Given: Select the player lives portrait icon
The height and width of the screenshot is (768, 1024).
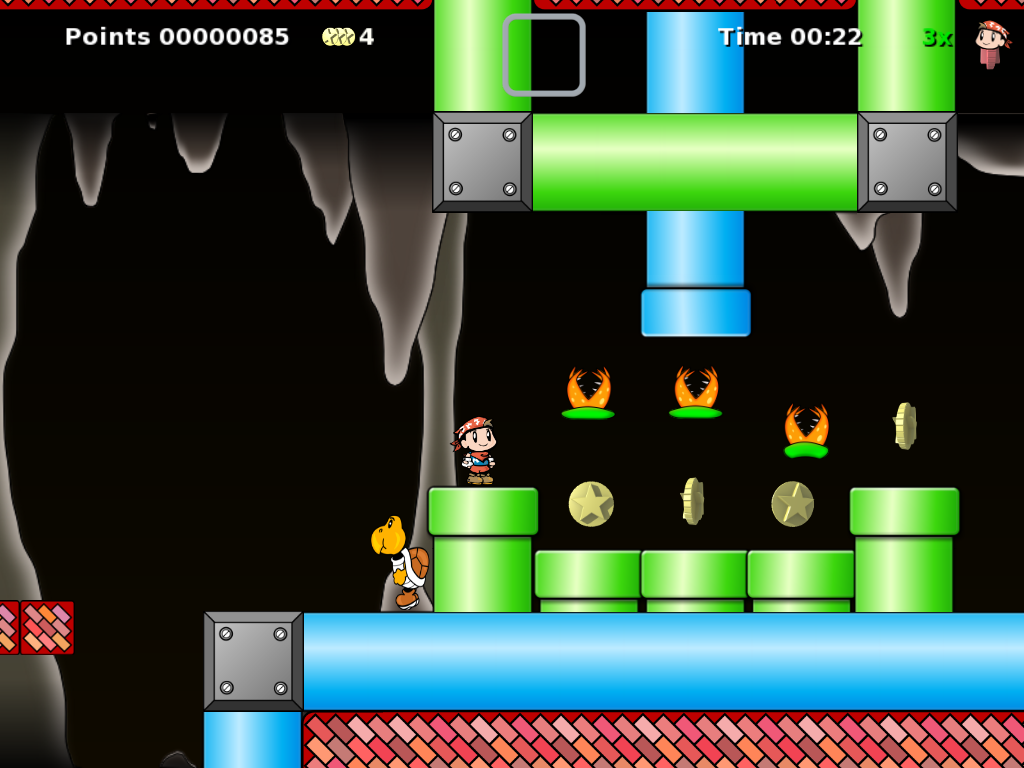Looking at the screenshot, I should pyautogui.click(x=991, y=42).
